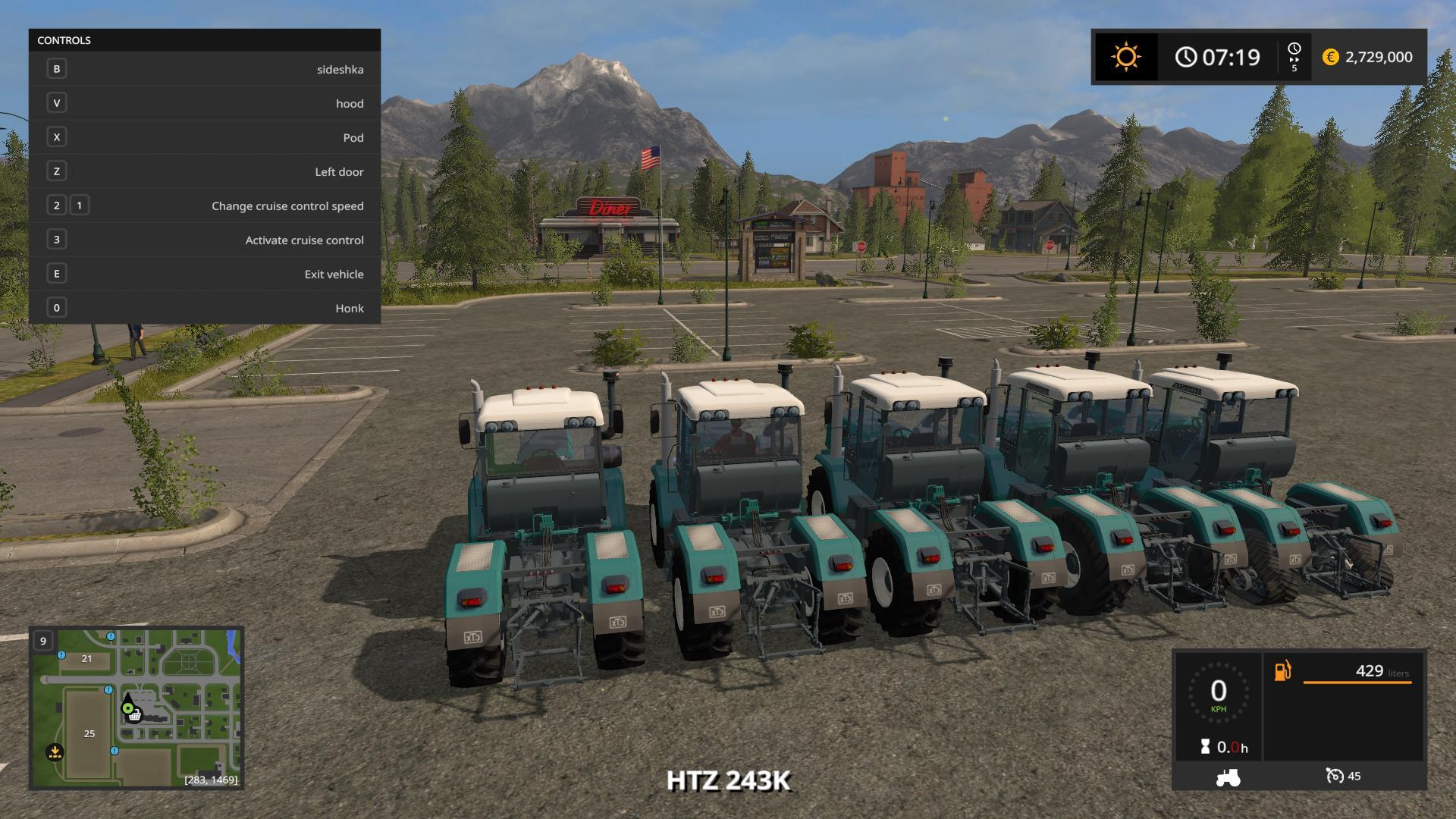Click the shop basket marker on minimap
This screenshot has width=1456, height=819.
[x=135, y=716]
